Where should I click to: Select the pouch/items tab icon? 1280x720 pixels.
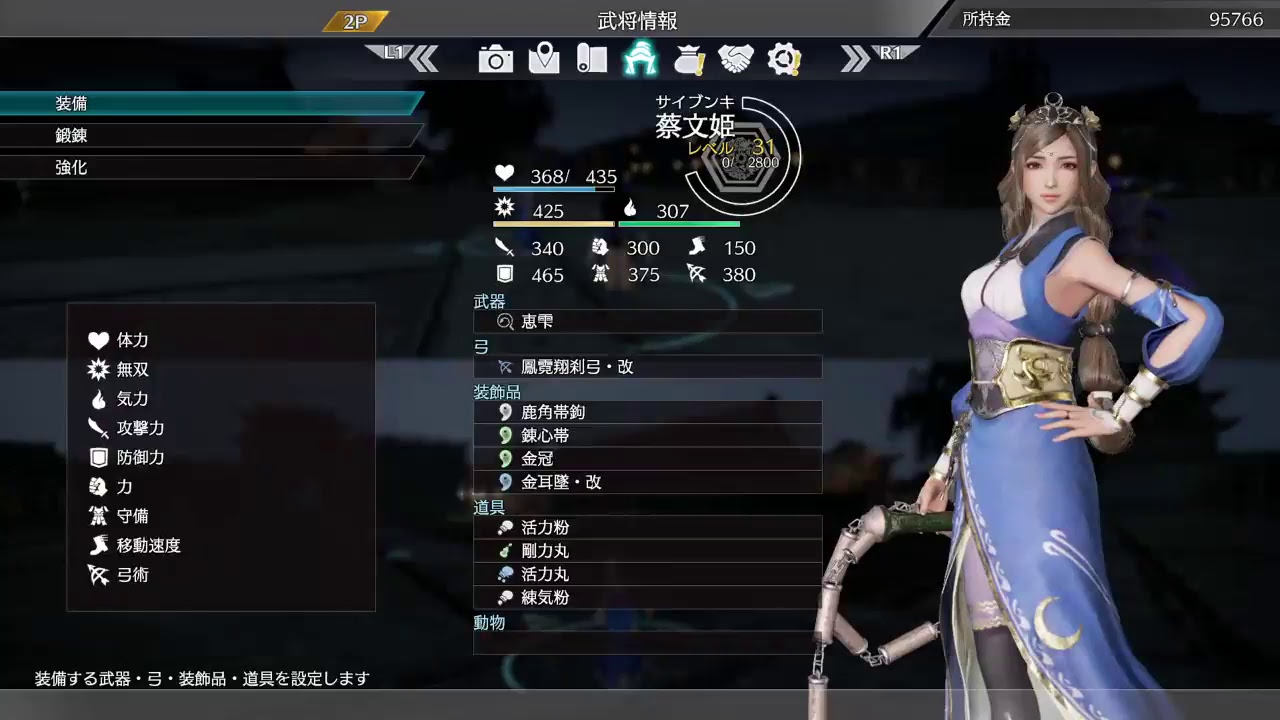click(688, 59)
